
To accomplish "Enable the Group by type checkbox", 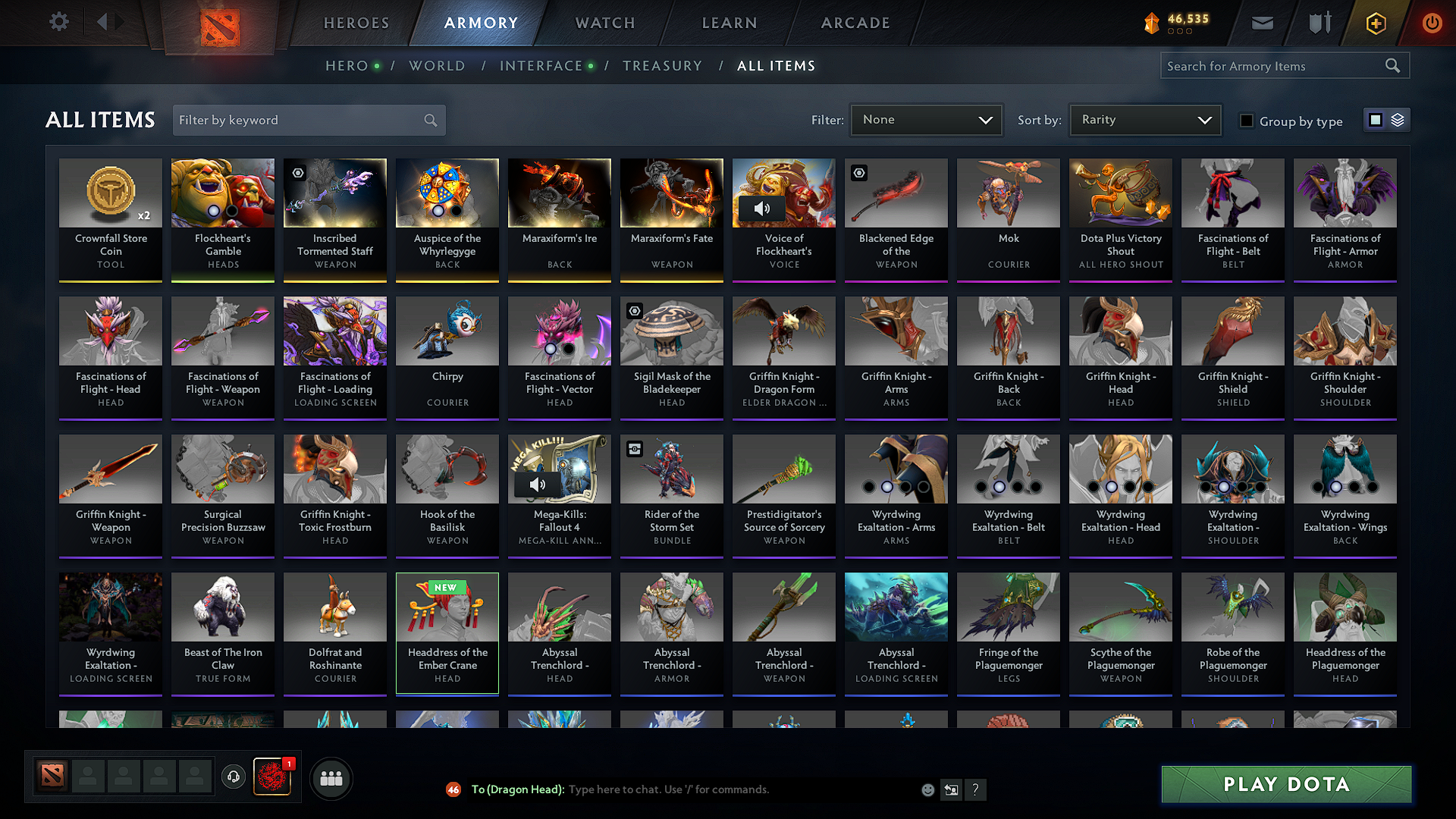I will [x=1246, y=121].
